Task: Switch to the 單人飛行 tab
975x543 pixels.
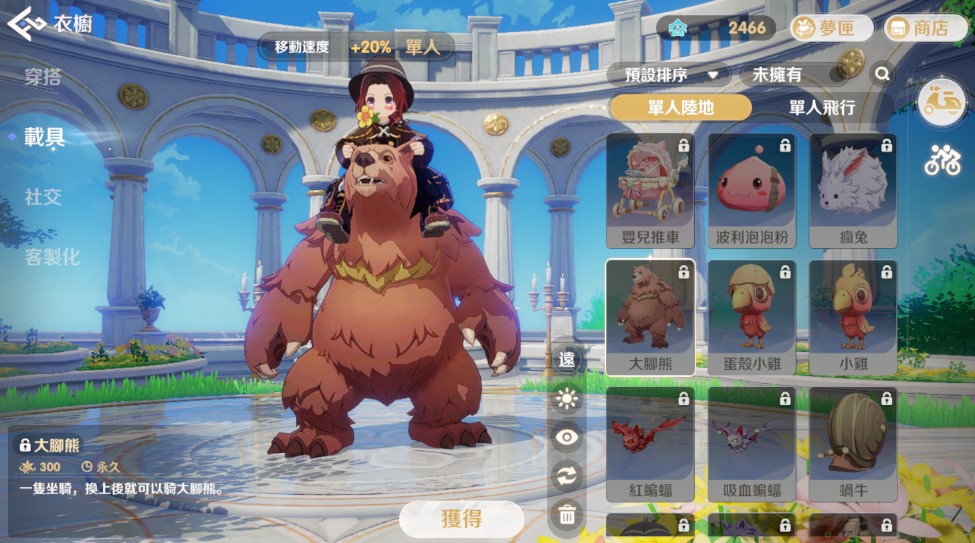Action: coord(821,107)
